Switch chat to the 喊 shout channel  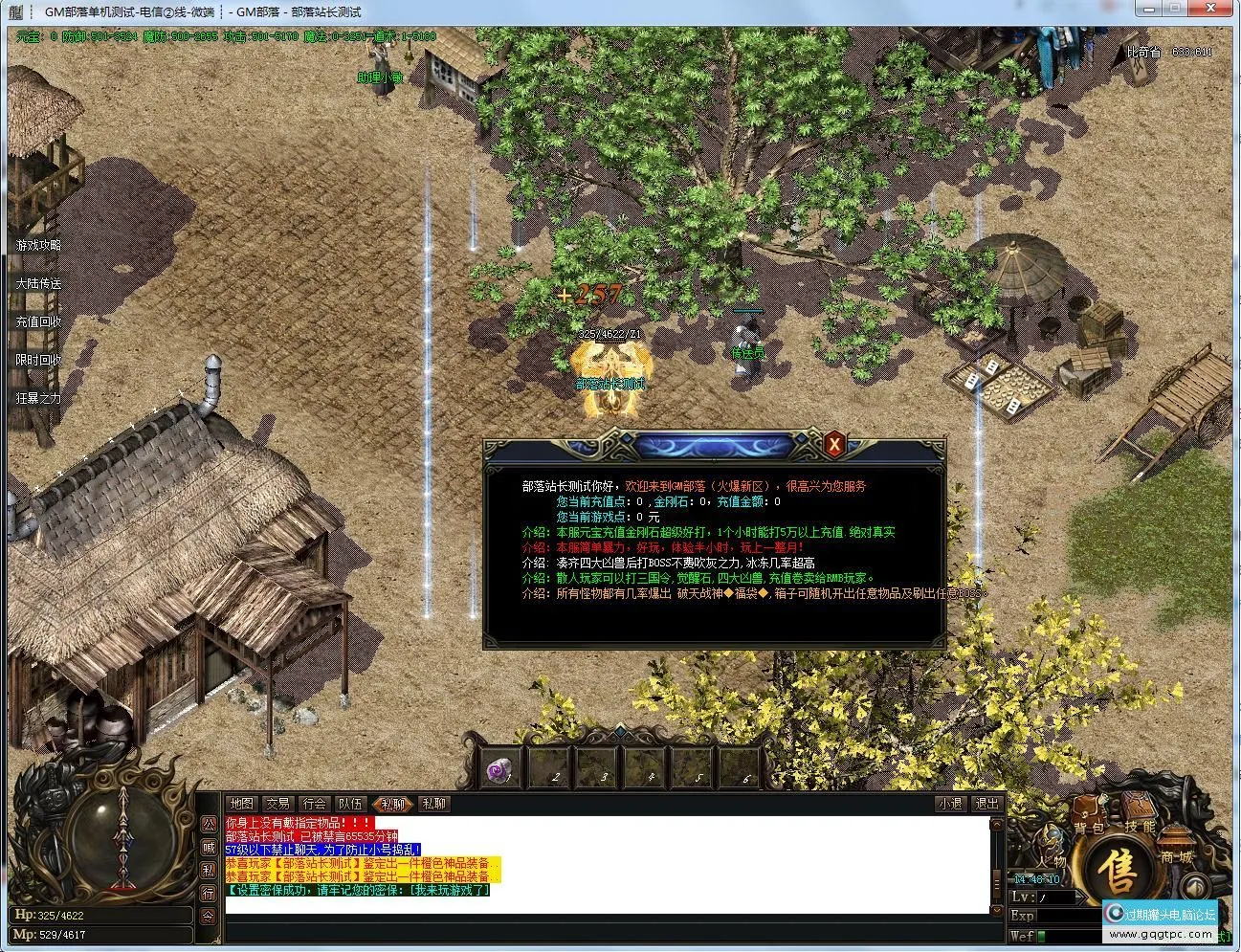click(208, 847)
